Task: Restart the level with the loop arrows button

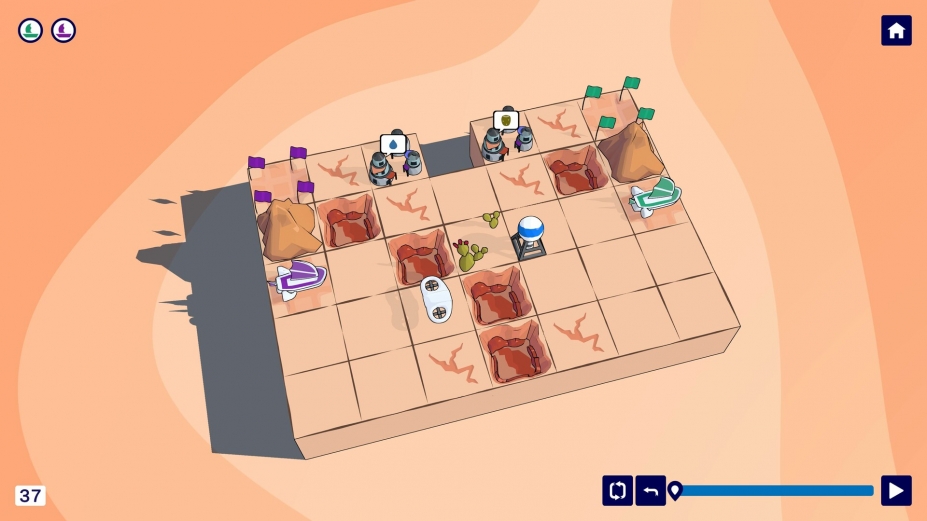Action: point(617,490)
